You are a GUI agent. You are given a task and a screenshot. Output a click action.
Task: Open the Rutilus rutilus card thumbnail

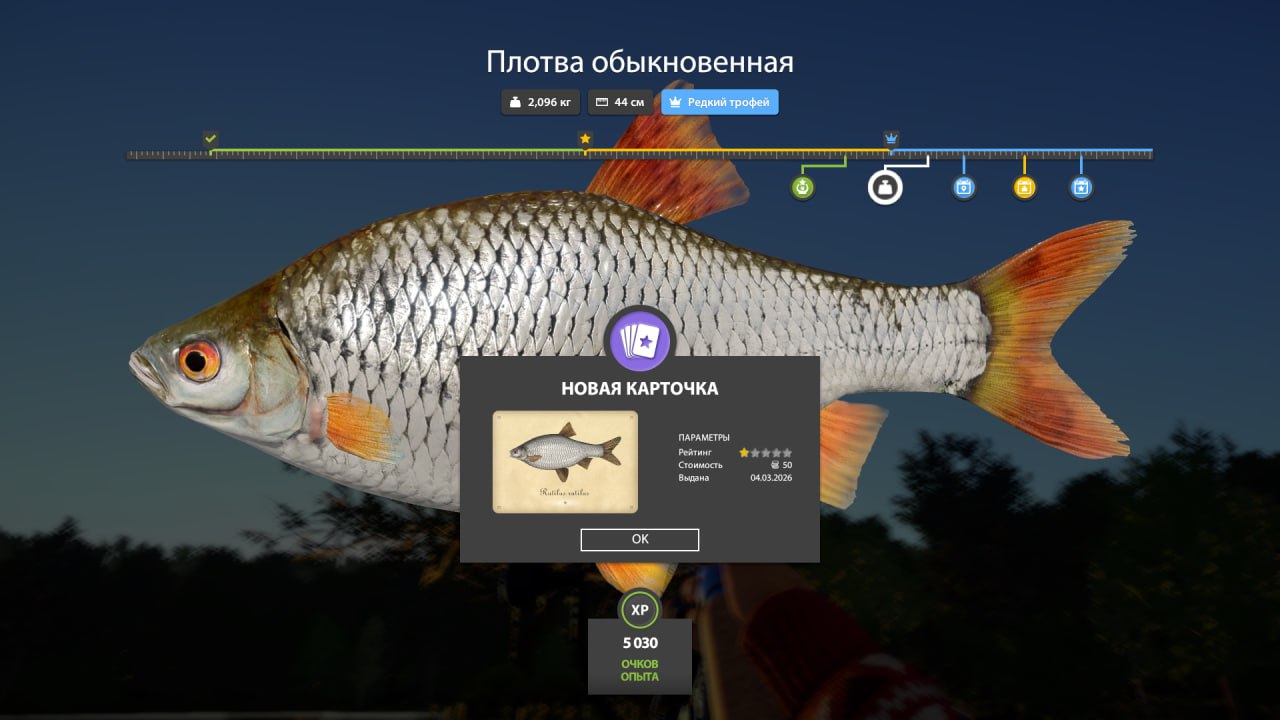(x=566, y=461)
